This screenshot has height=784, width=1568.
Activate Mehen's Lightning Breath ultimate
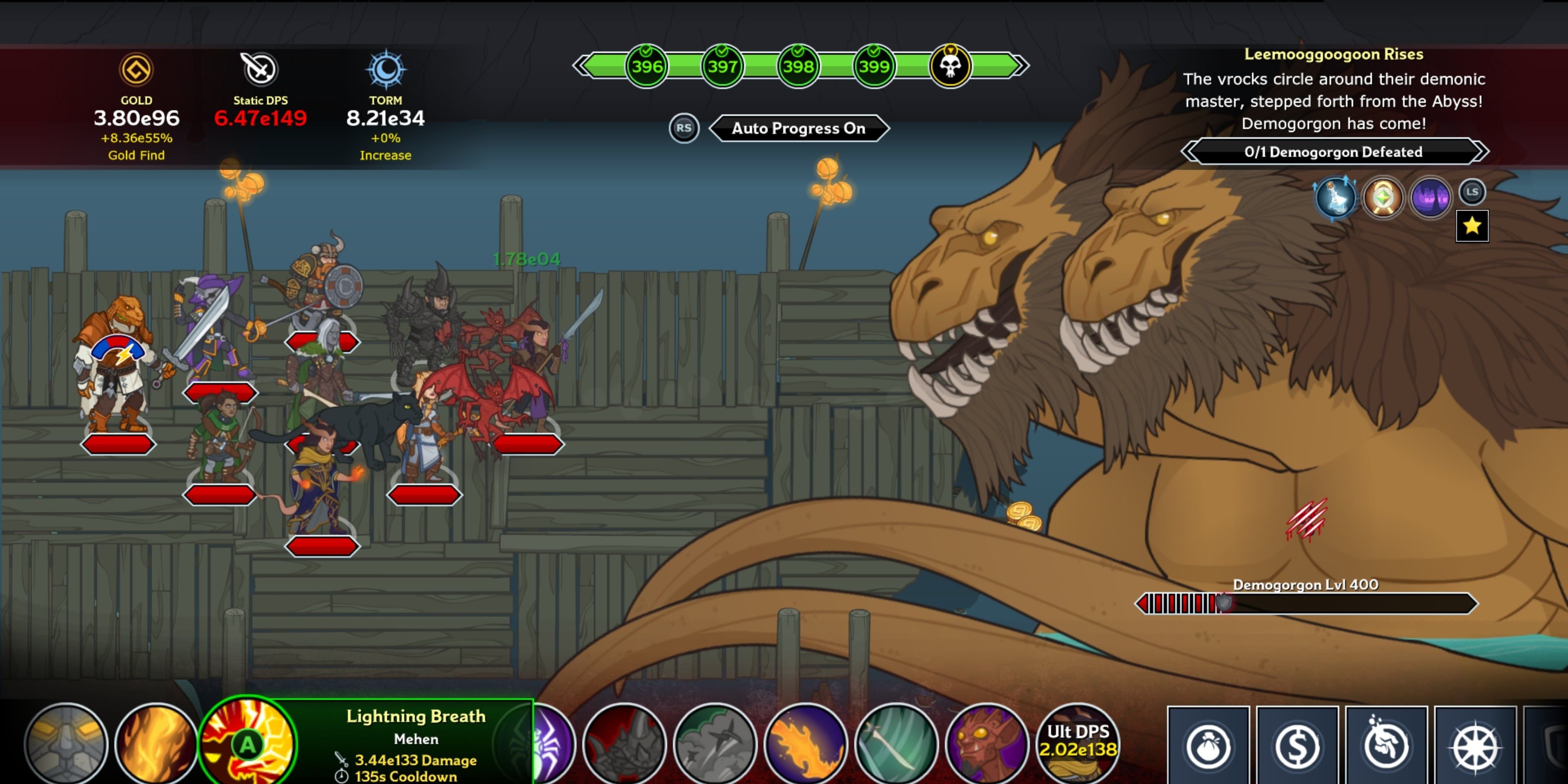point(248,744)
